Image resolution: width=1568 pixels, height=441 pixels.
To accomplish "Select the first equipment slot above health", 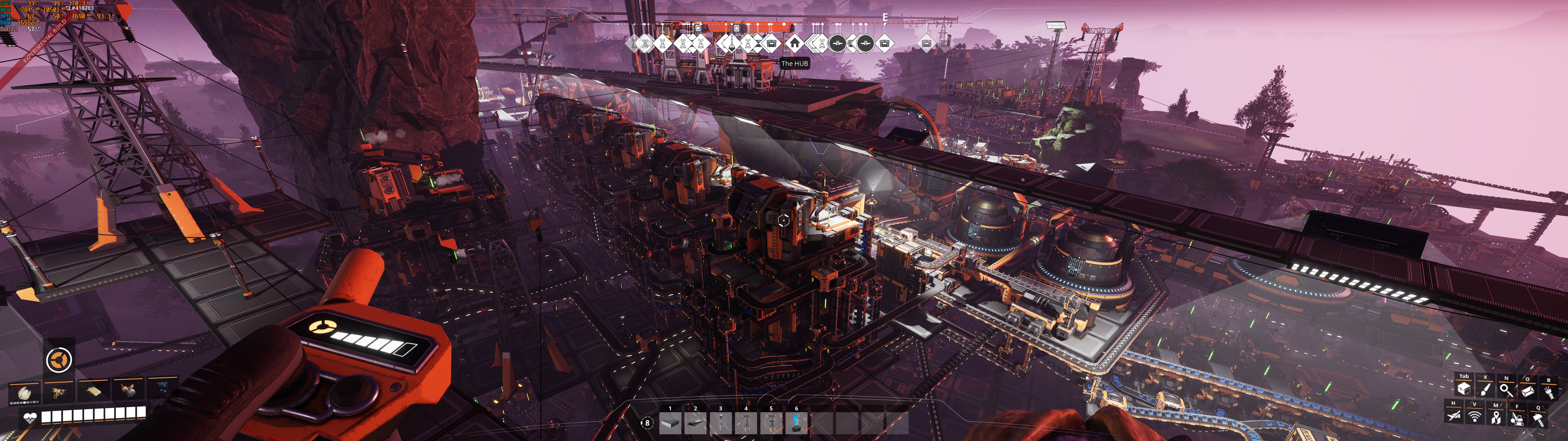I will [24, 392].
